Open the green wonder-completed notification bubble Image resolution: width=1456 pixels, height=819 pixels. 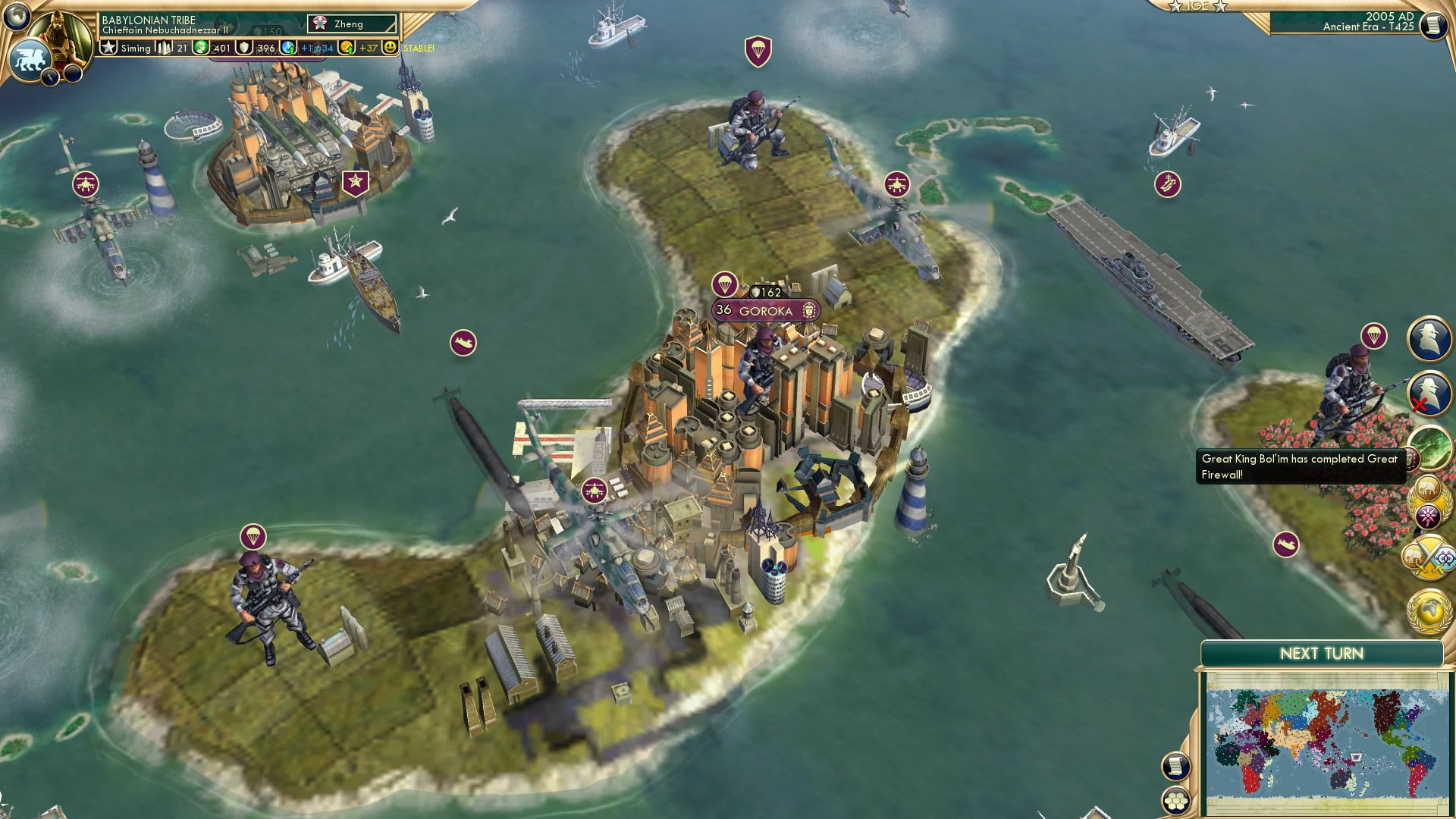(x=1432, y=447)
